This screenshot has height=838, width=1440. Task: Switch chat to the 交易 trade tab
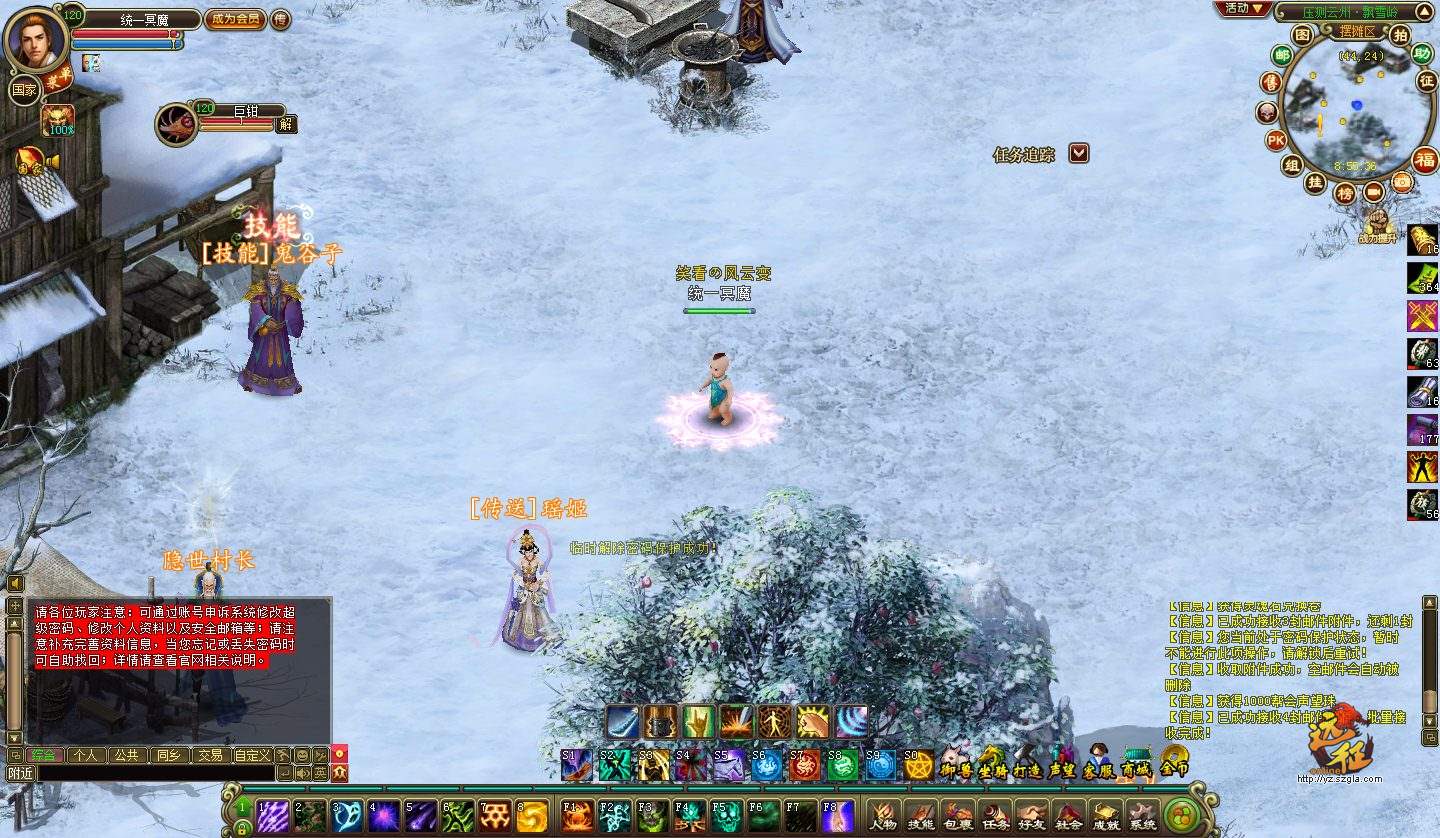(209, 755)
